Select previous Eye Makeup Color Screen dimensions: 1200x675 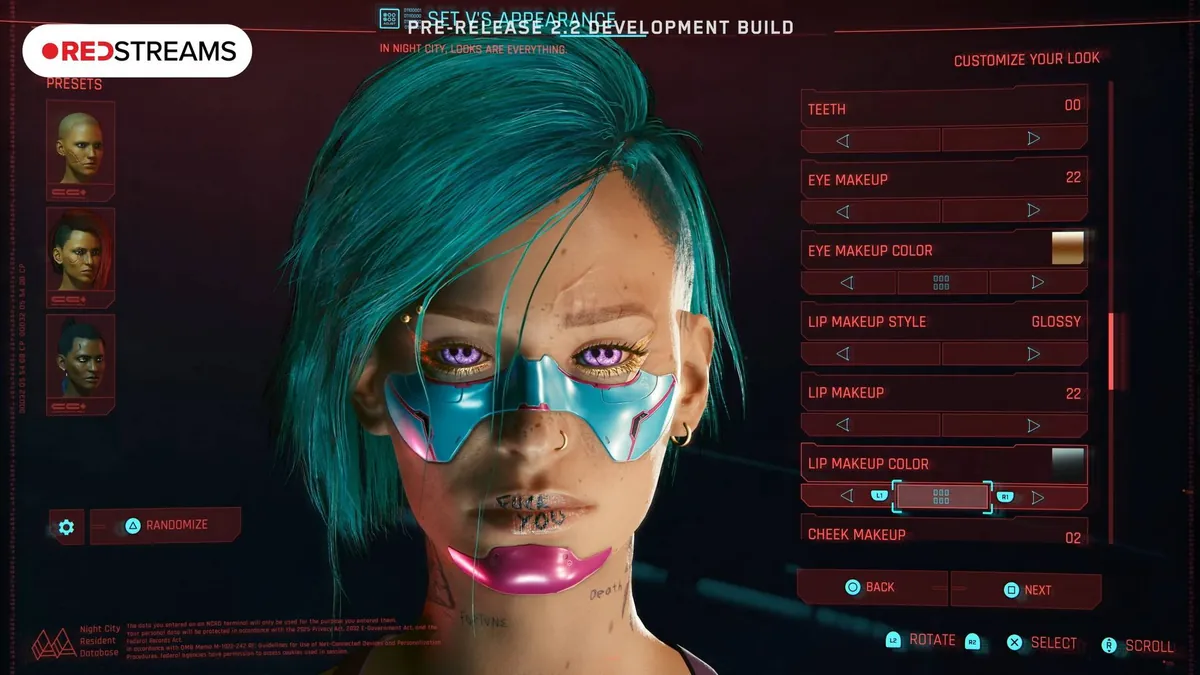(847, 283)
